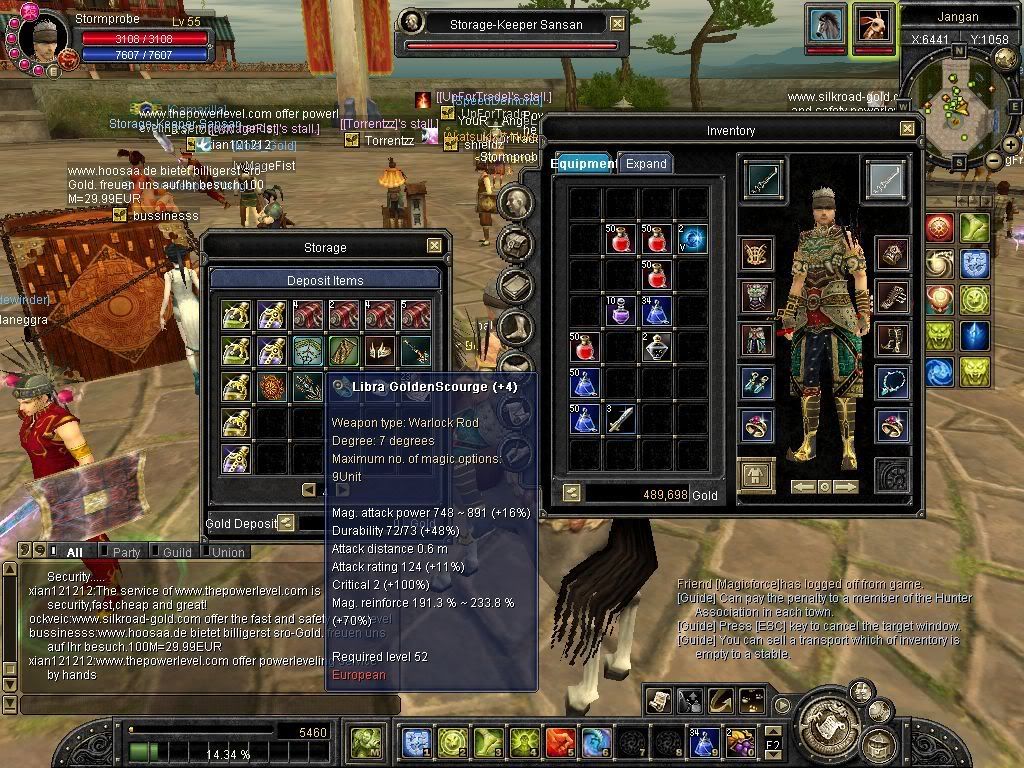1024x768 pixels.
Task: Click the Gold Deposit button in Storage
Action: coord(286,523)
